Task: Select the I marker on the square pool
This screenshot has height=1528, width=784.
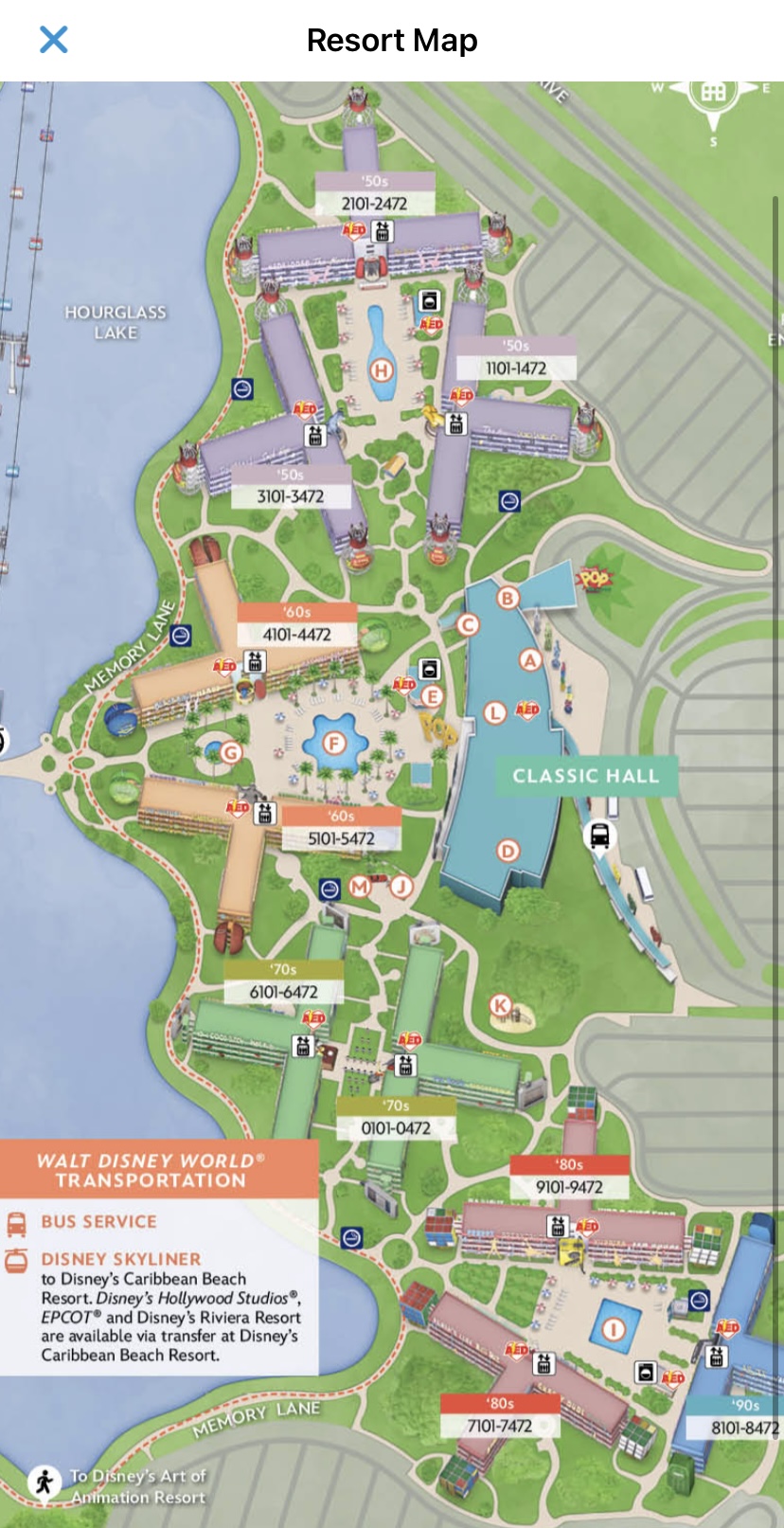Action: [614, 1329]
